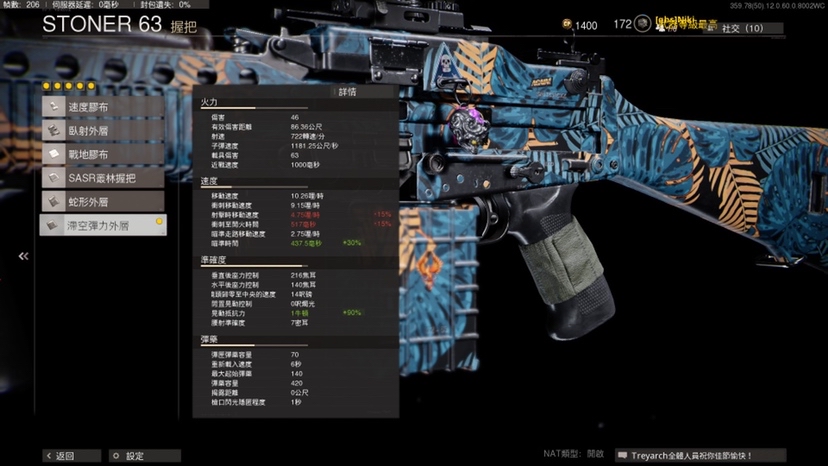Image resolution: width=828 pixels, height=466 pixels.
Task: Equip the 戰地膠布 grip option
Action: click(101, 155)
